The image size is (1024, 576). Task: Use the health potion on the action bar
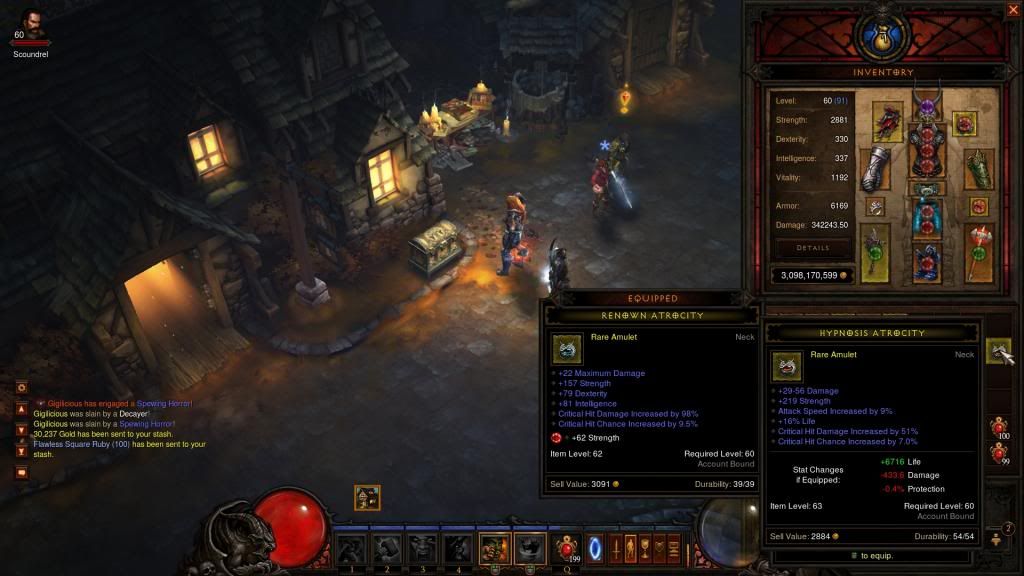click(x=567, y=548)
